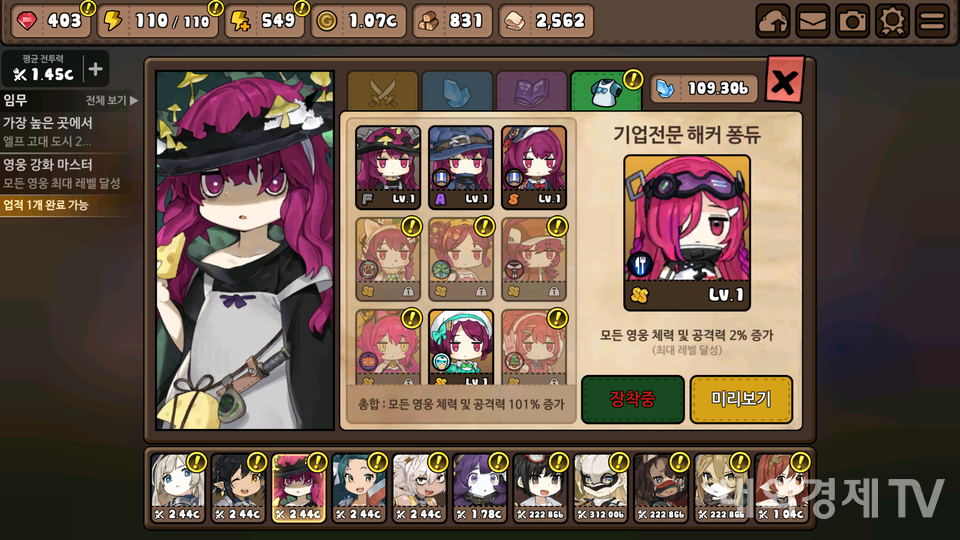Take a screenshot with the camera icon
The width and height of the screenshot is (960, 540).
(852, 21)
